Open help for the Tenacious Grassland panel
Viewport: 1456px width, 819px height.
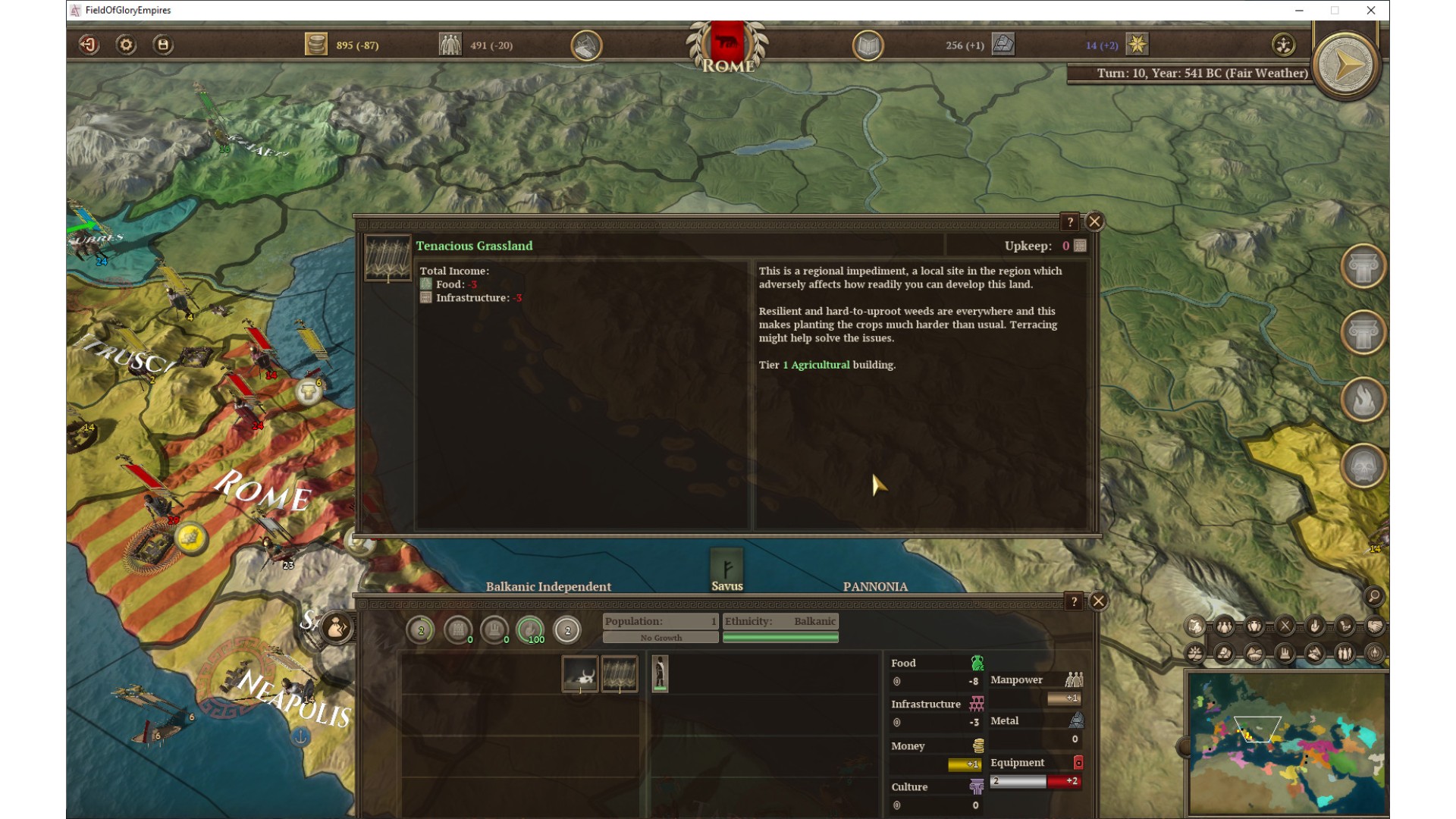(1070, 222)
